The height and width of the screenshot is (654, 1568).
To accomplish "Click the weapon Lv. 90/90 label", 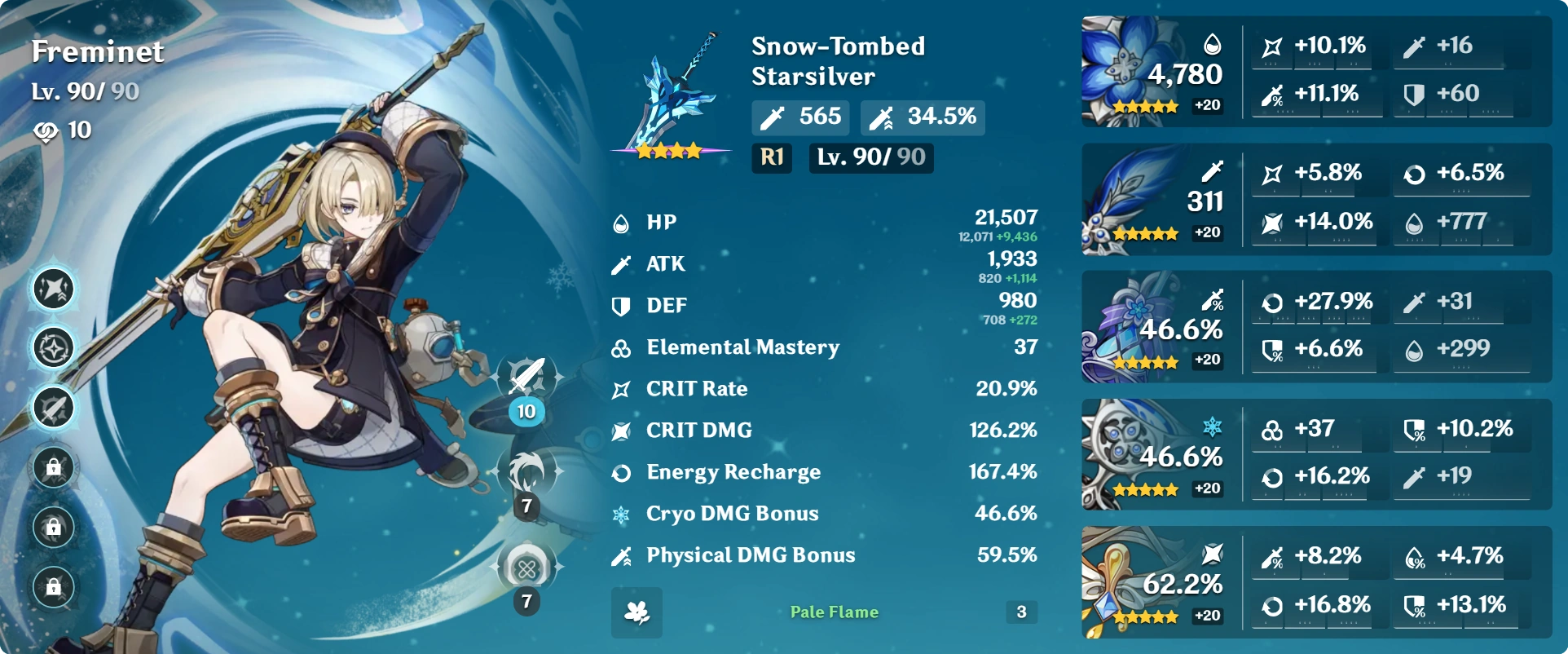I will 869,158.
